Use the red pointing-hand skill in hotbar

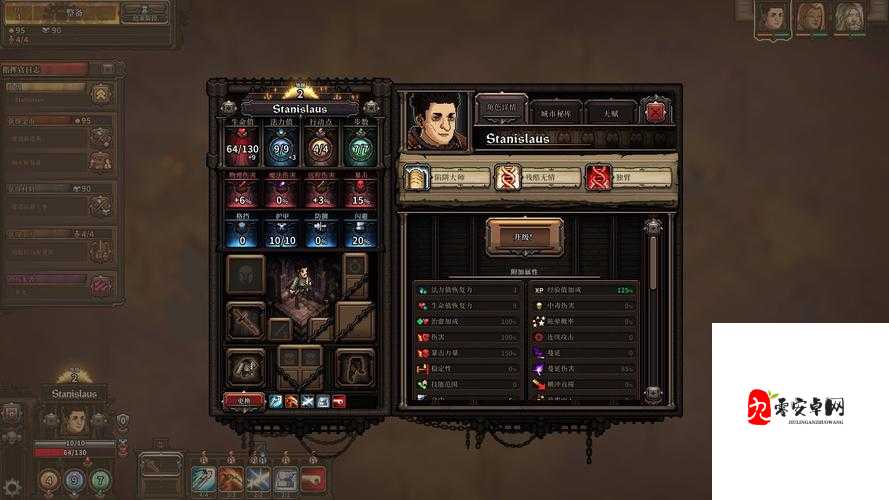pyautogui.click(x=313, y=480)
